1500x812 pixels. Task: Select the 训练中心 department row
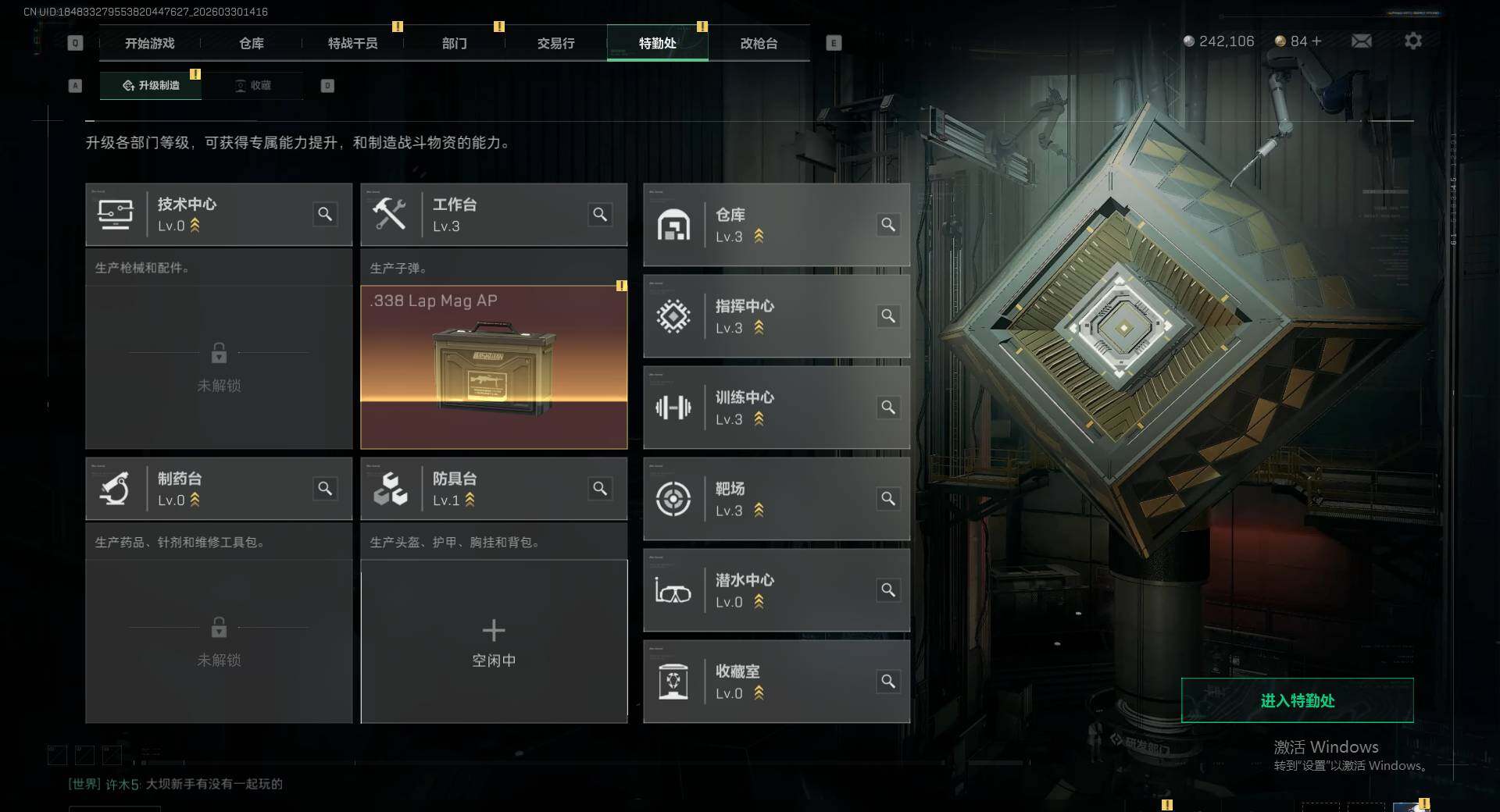click(776, 408)
